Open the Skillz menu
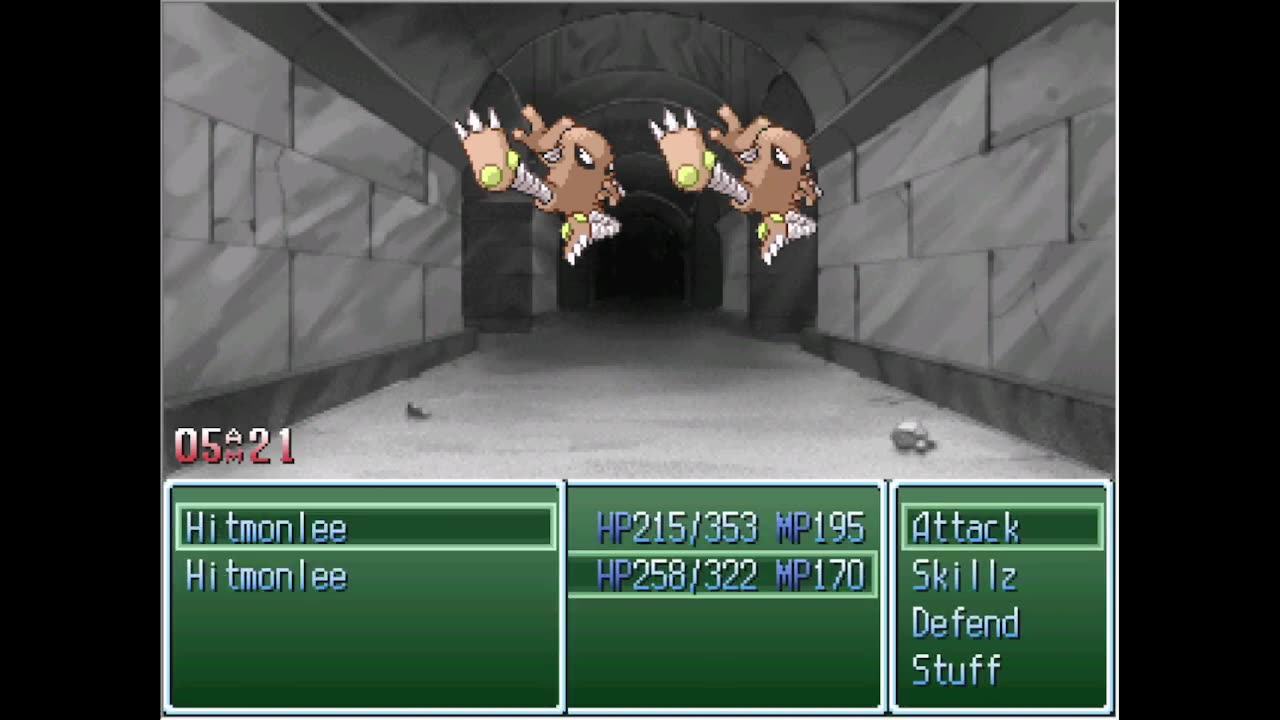This screenshot has width=1280, height=720. (964, 576)
